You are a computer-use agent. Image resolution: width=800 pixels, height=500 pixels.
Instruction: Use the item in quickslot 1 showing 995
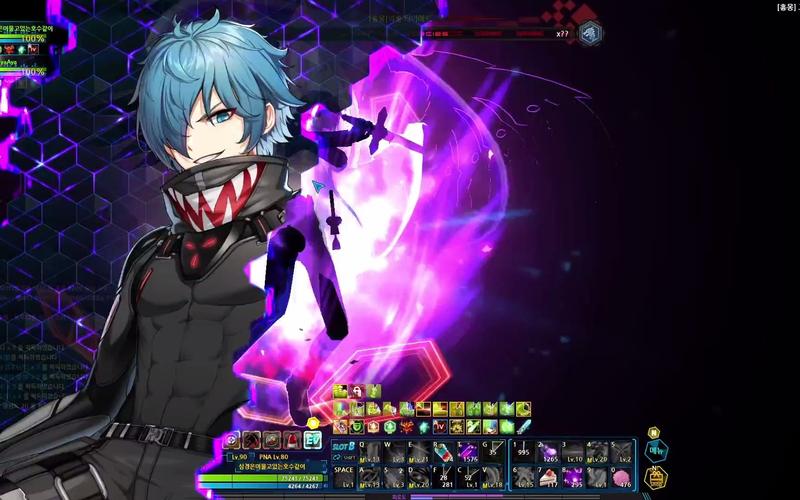pyautogui.click(x=522, y=450)
